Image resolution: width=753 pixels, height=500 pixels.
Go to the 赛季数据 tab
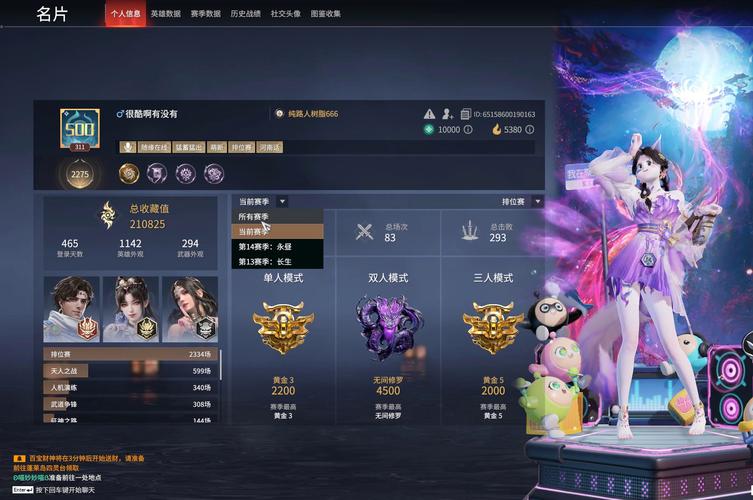pyautogui.click(x=206, y=14)
